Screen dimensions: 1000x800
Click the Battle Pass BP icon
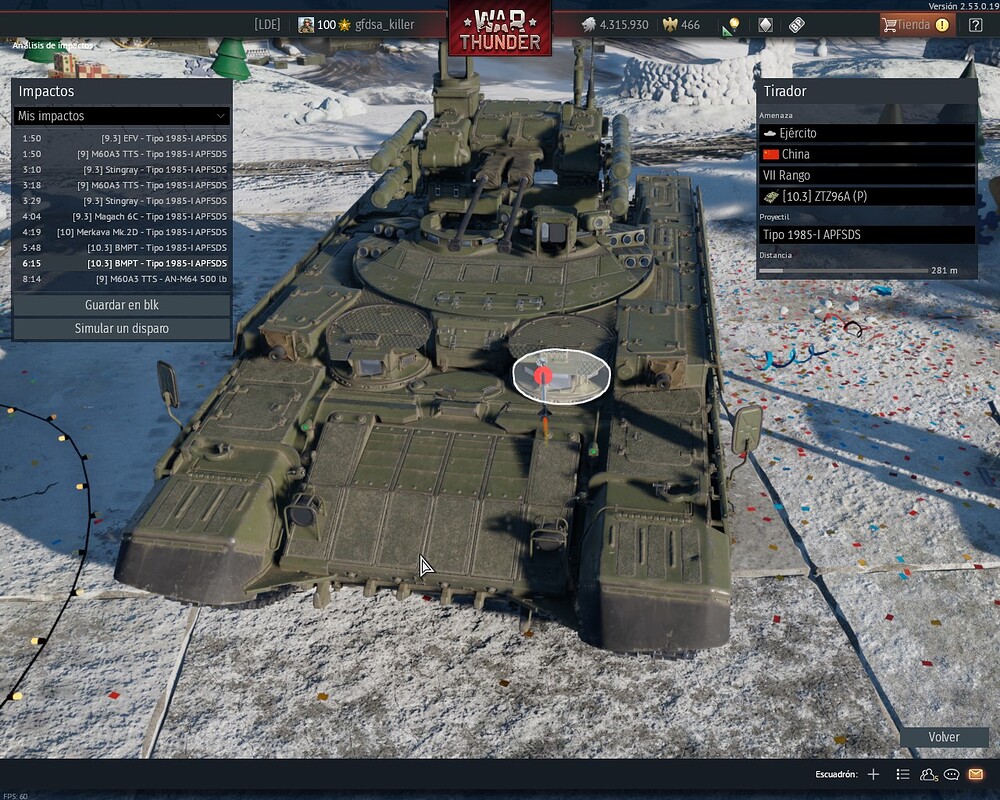pyautogui.click(x=796, y=25)
